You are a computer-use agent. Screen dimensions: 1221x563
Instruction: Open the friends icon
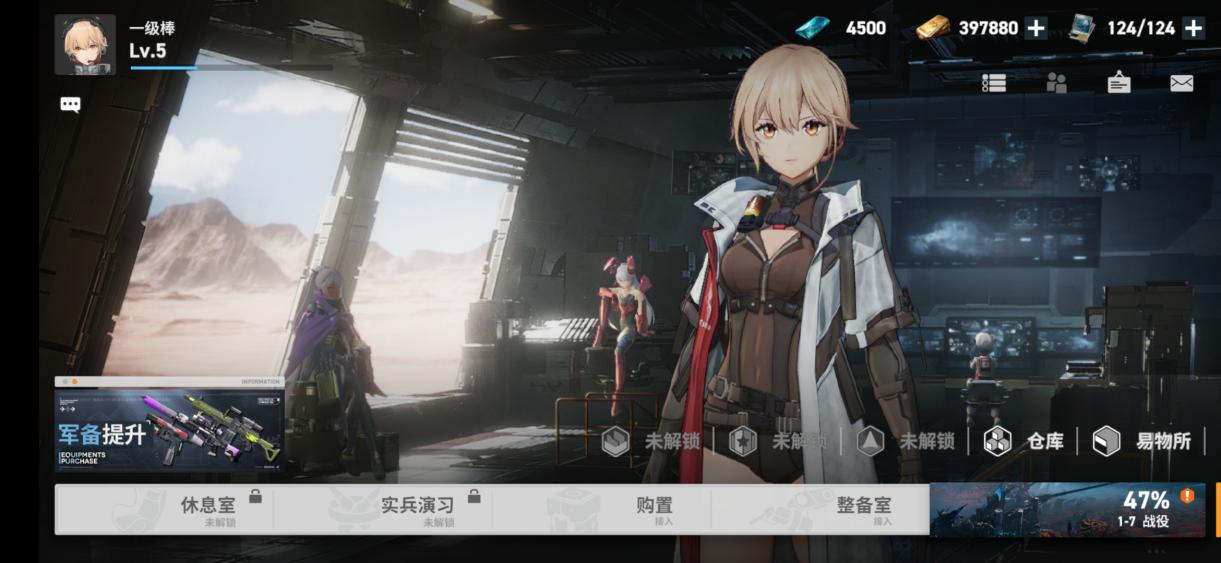(1056, 84)
